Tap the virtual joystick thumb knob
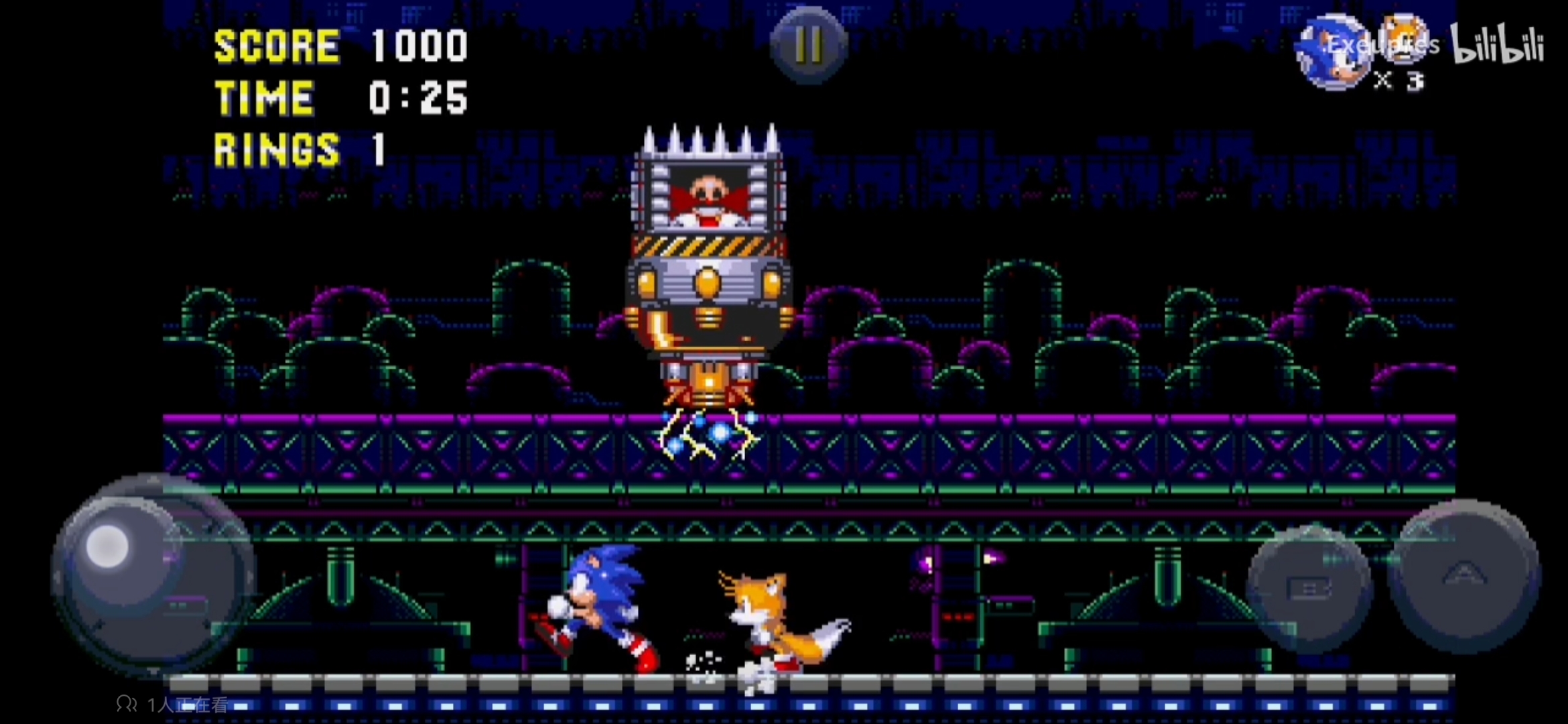 (108, 546)
